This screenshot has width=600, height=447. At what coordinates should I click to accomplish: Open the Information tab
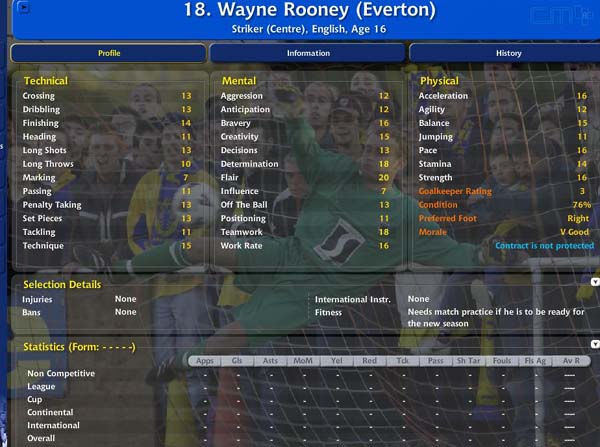click(x=308, y=53)
